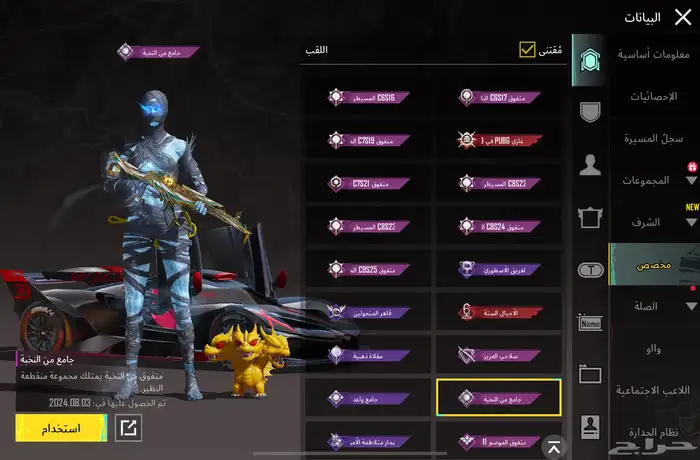Choose the سلاحي العزيز title
This screenshot has width=700, height=460.
coord(498,354)
